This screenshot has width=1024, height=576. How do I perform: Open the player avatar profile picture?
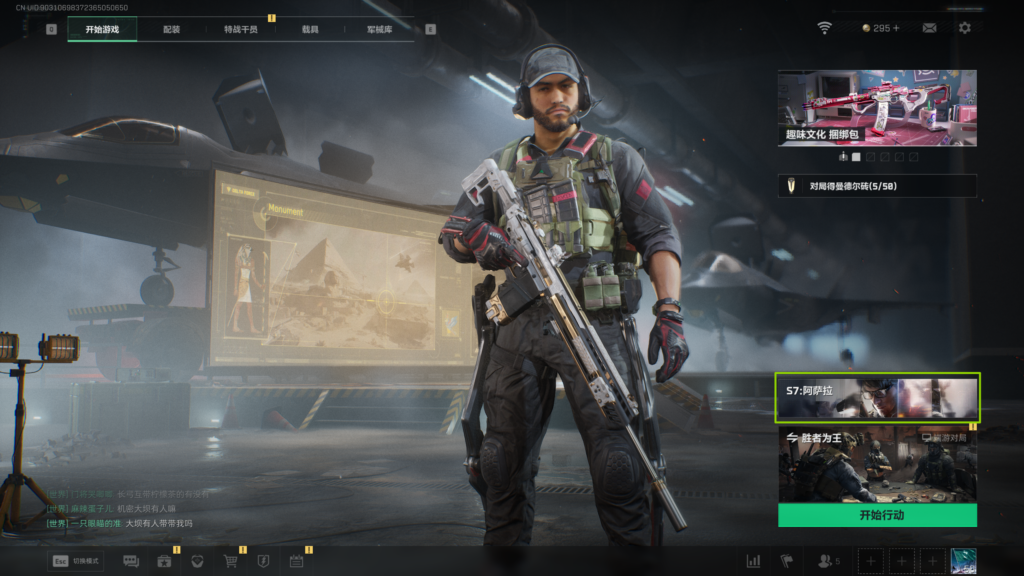[x=963, y=561]
